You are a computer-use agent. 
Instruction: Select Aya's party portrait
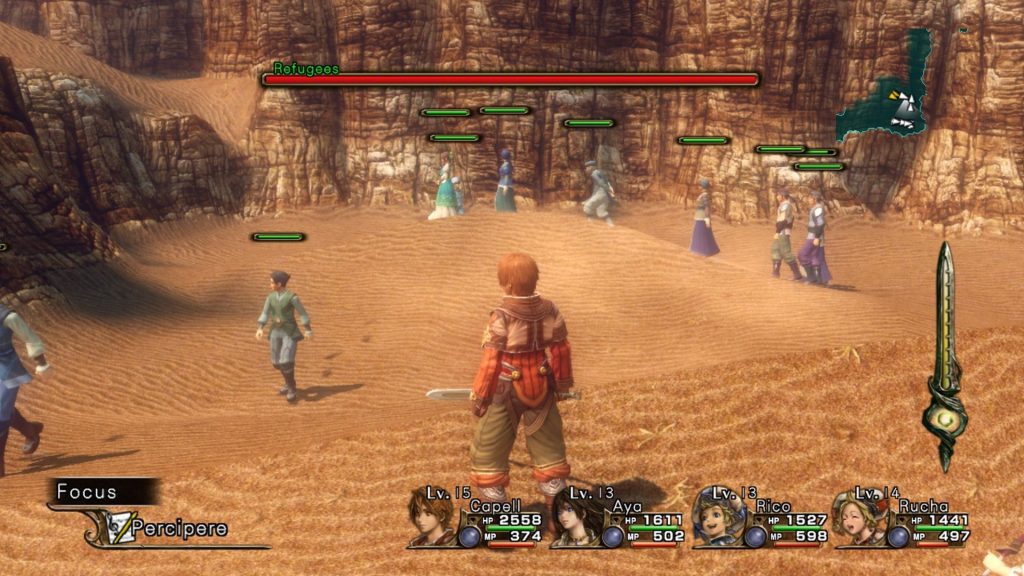[574, 518]
